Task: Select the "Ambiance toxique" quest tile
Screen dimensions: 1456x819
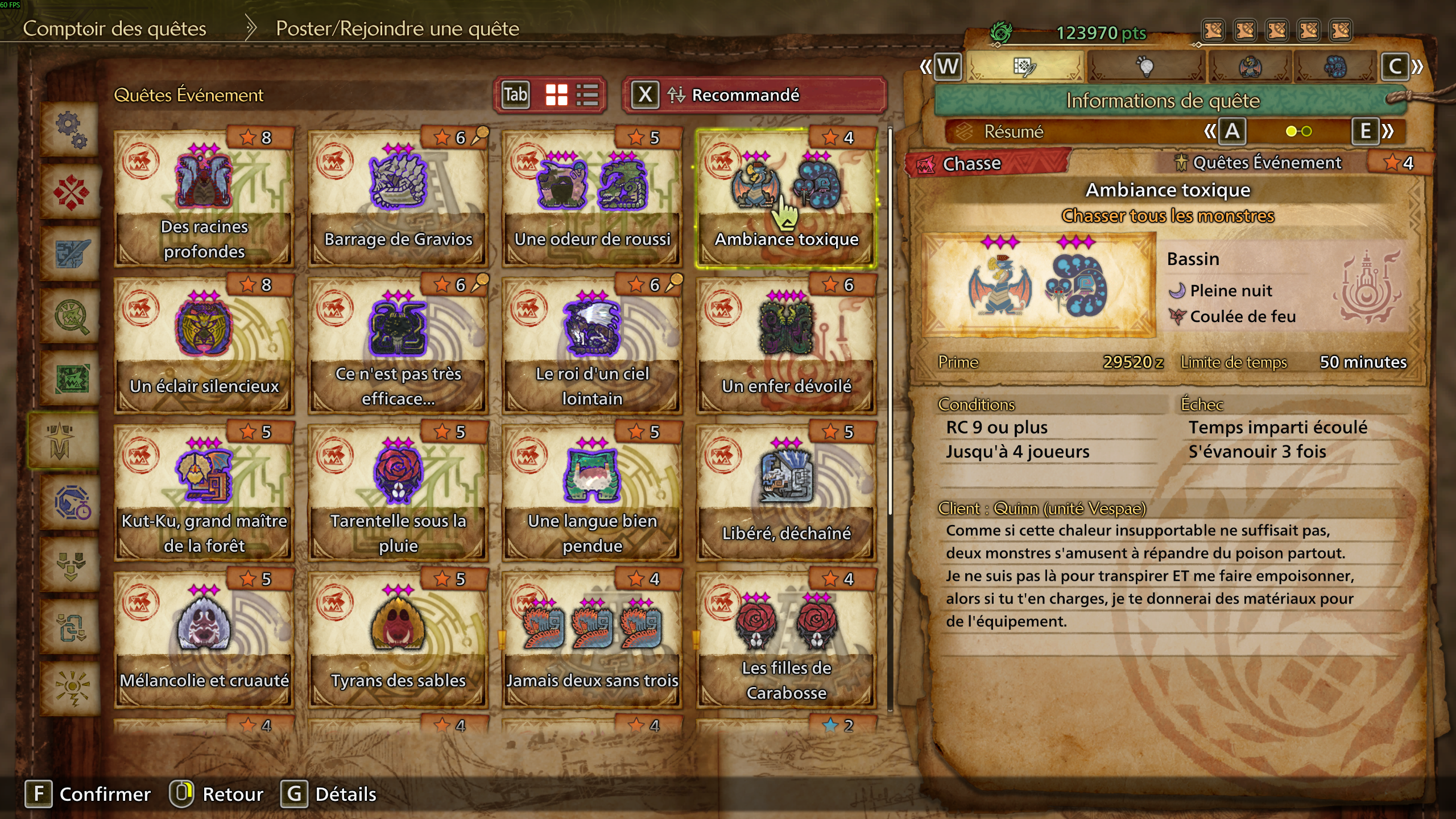Action: [x=786, y=199]
